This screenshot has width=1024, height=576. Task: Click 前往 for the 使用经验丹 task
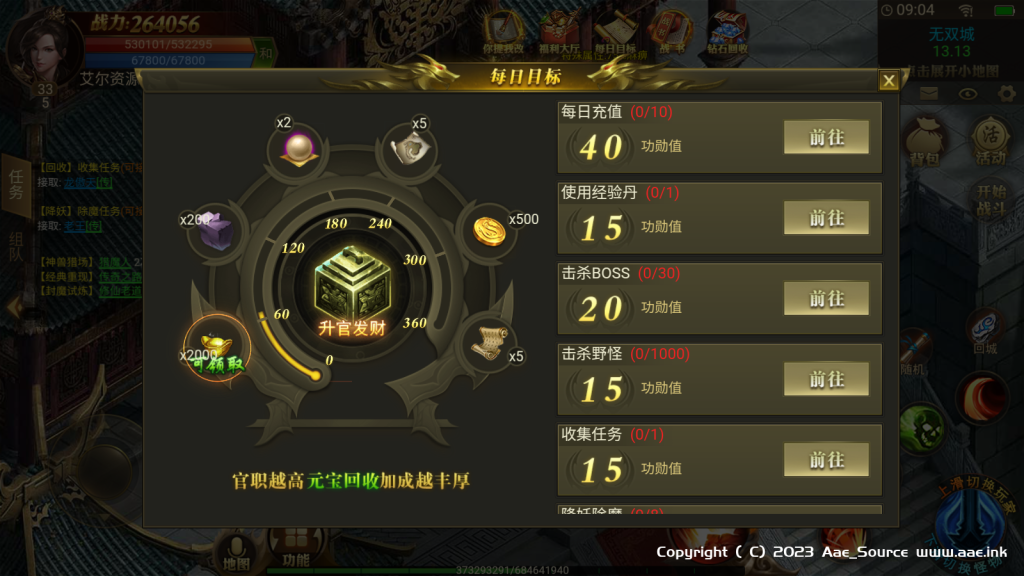[x=826, y=218]
